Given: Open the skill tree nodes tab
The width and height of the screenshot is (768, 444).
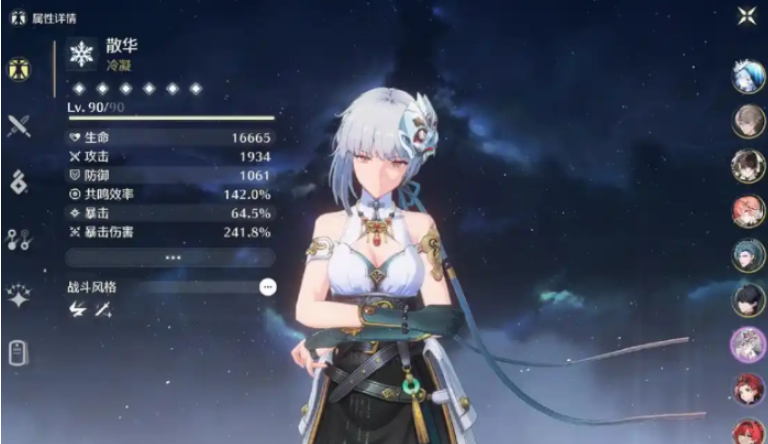Looking at the screenshot, I should (x=18, y=238).
